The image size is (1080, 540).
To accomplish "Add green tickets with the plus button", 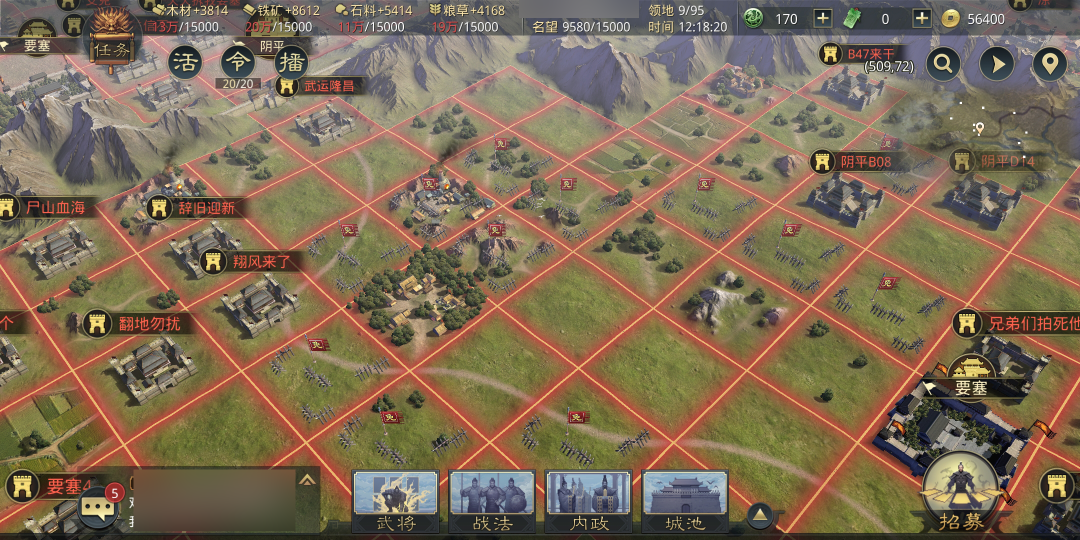I will coord(922,18).
